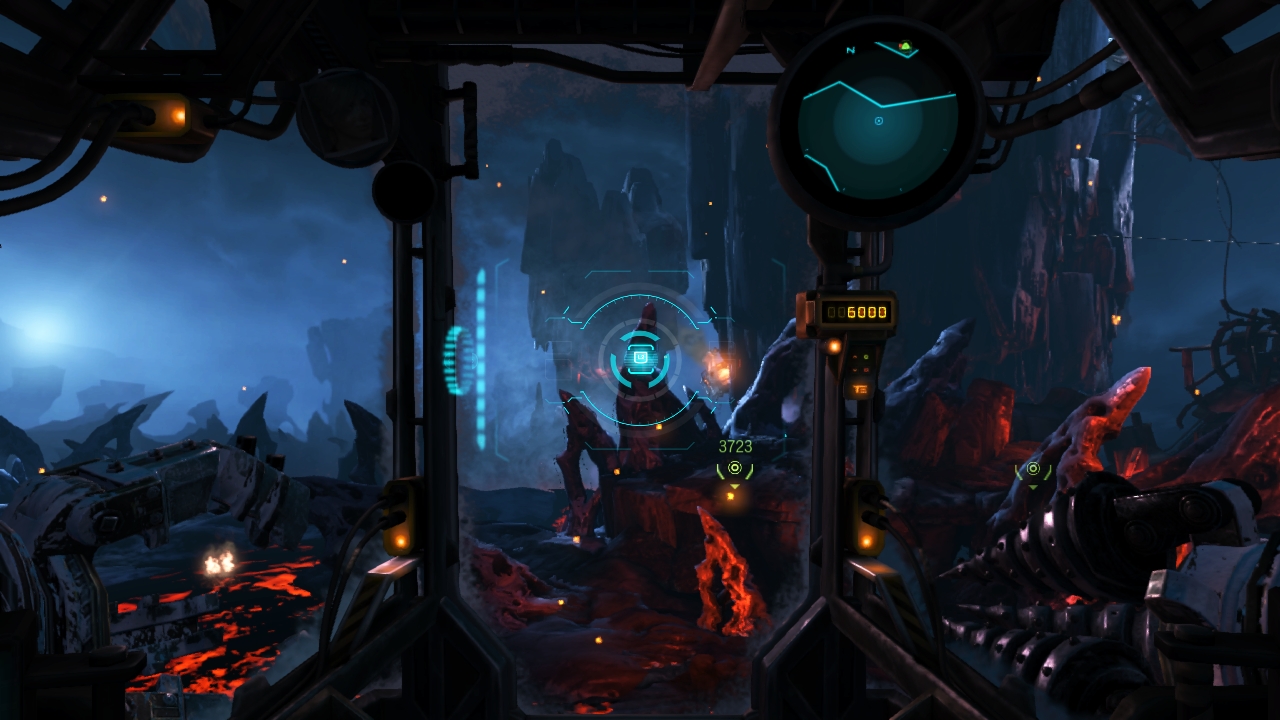Click the up arrow on the TE console panel
Image resolution: width=1280 pixels, height=720 pixels.
[x=855, y=356]
